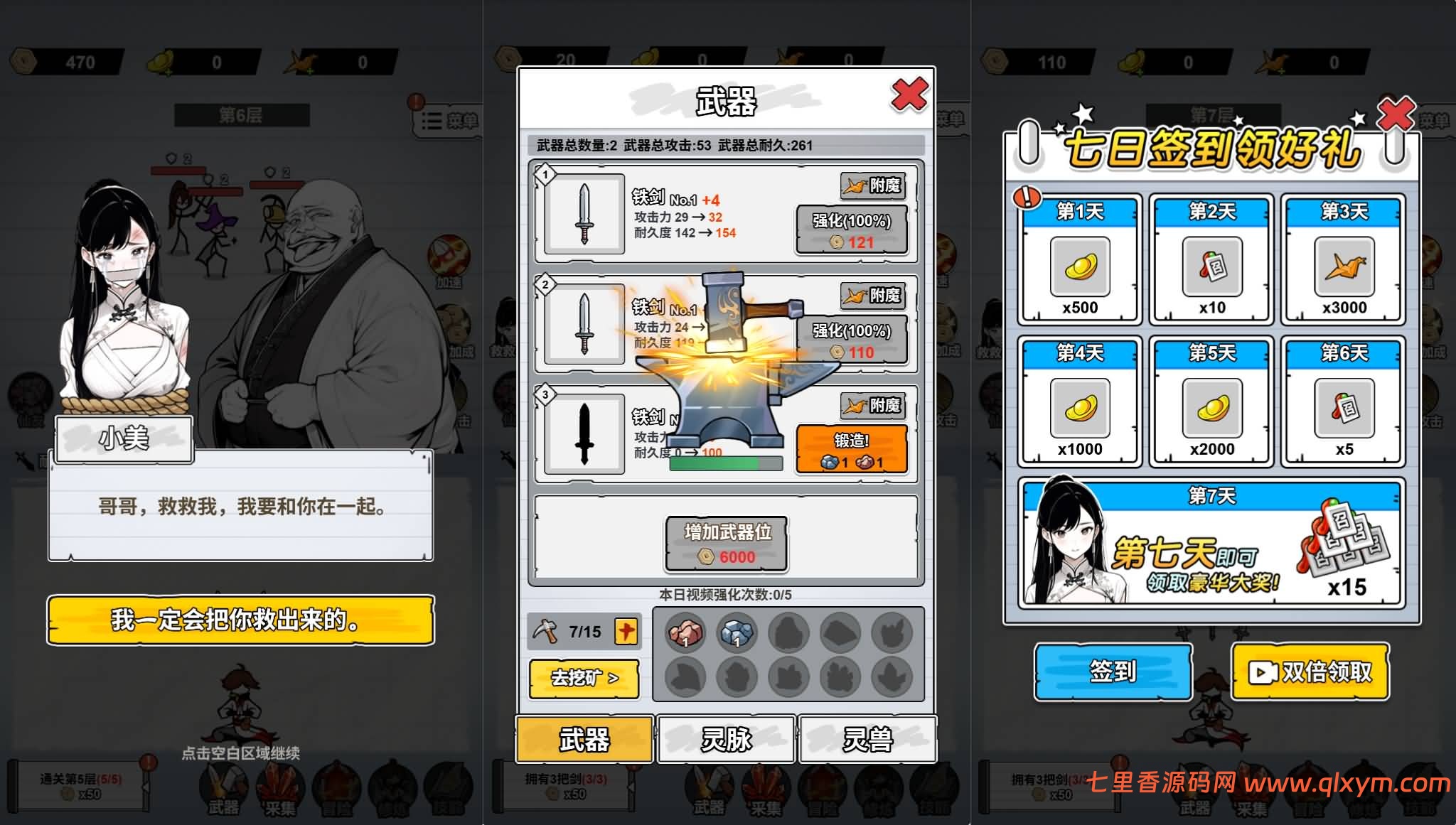Switch to the 灵脉 tab
1456x825 pixels.
(x=727, y=739)
